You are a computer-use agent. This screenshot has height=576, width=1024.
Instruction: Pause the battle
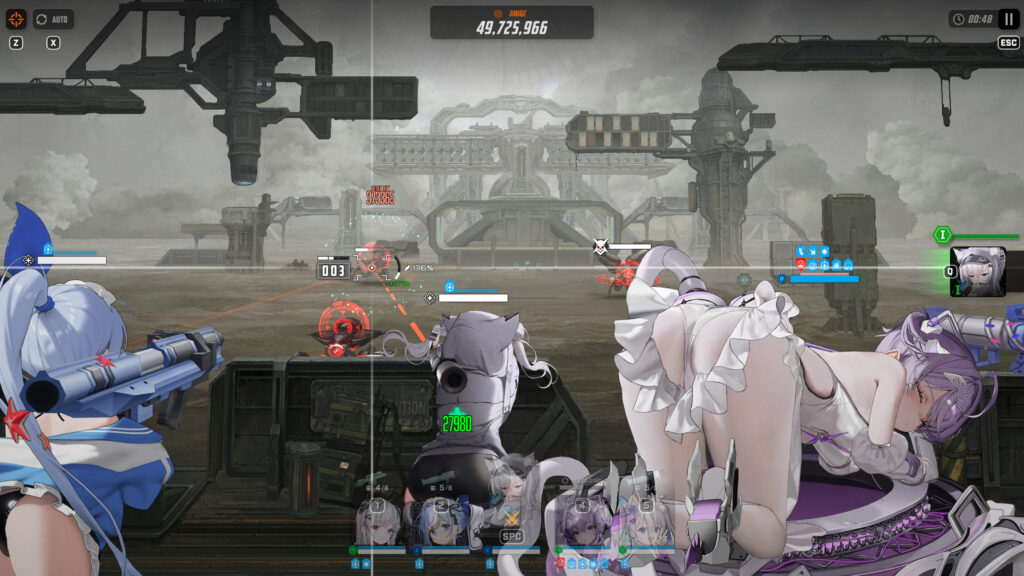(x=1008, y=19)
